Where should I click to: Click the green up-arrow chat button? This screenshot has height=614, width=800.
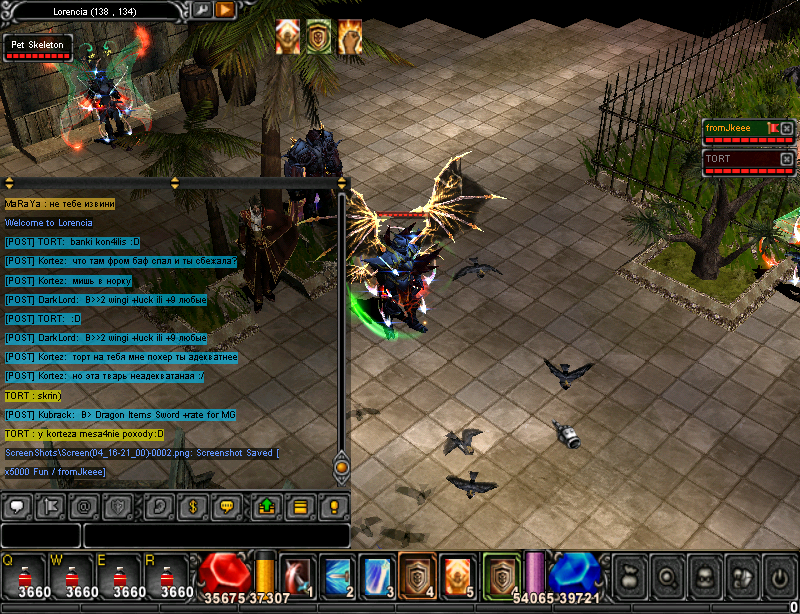[266, 506]
